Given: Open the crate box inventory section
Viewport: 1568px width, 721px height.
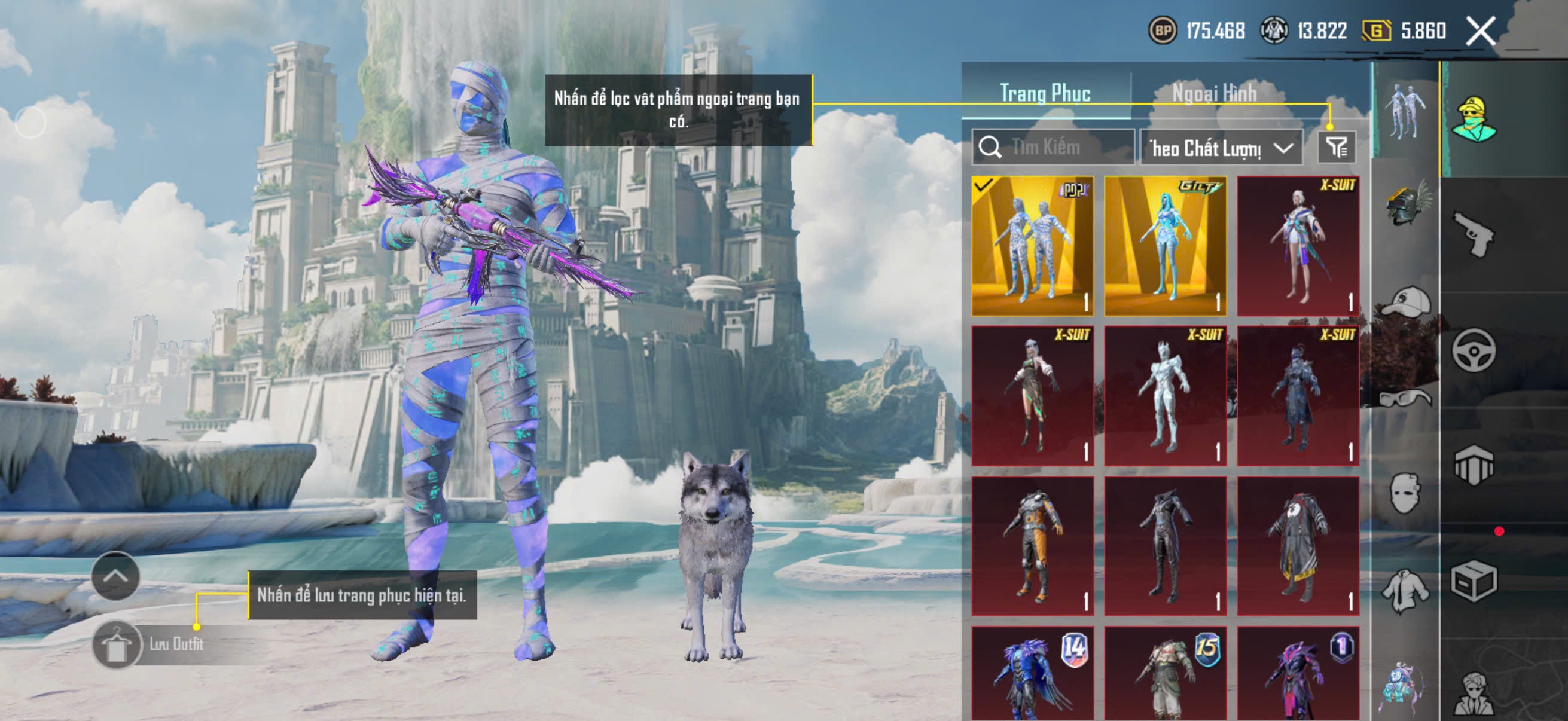Looking at the screenshot, I should 1474,581.
